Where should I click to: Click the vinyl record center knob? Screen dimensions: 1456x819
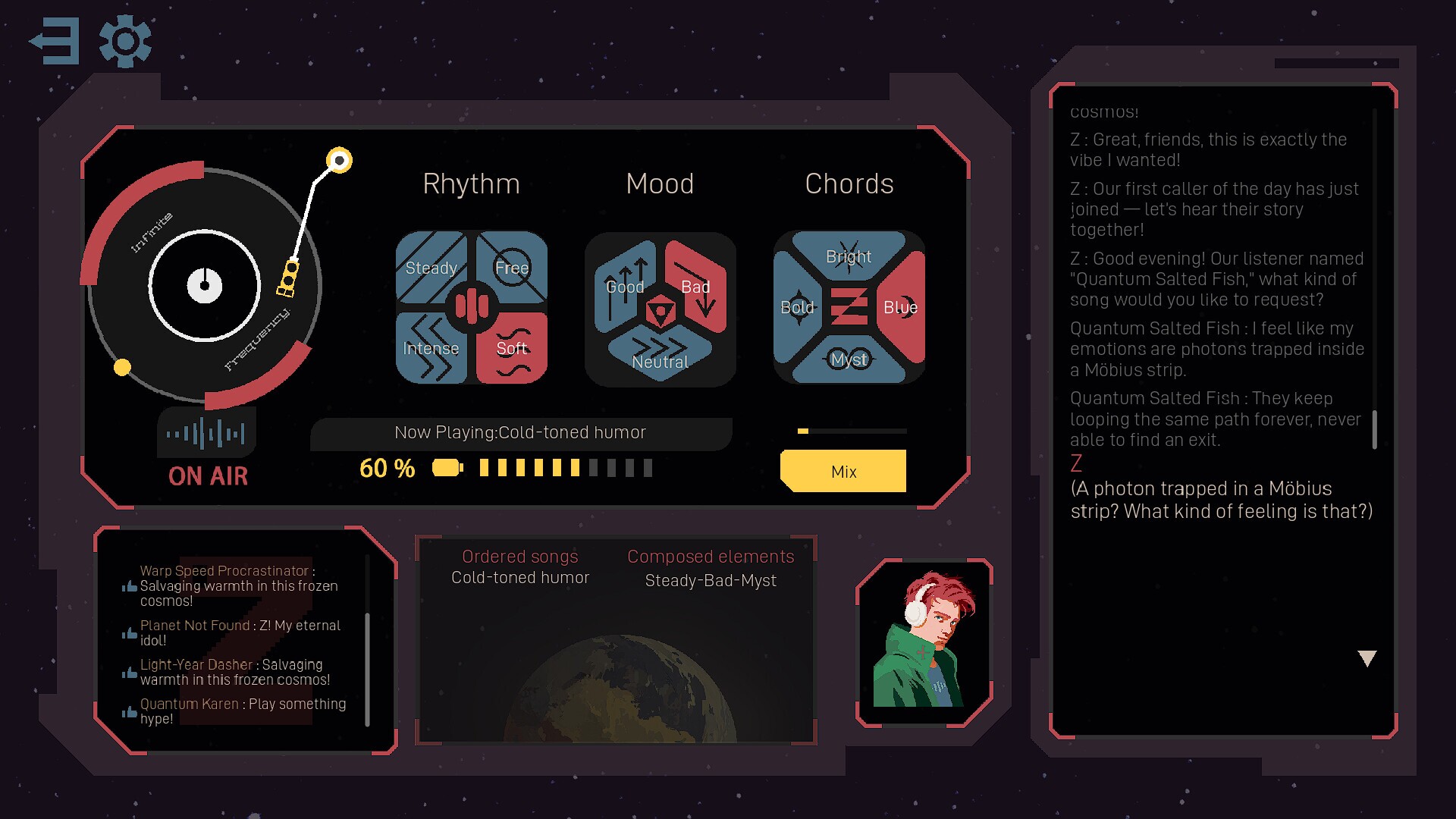[x=205, y=286]
